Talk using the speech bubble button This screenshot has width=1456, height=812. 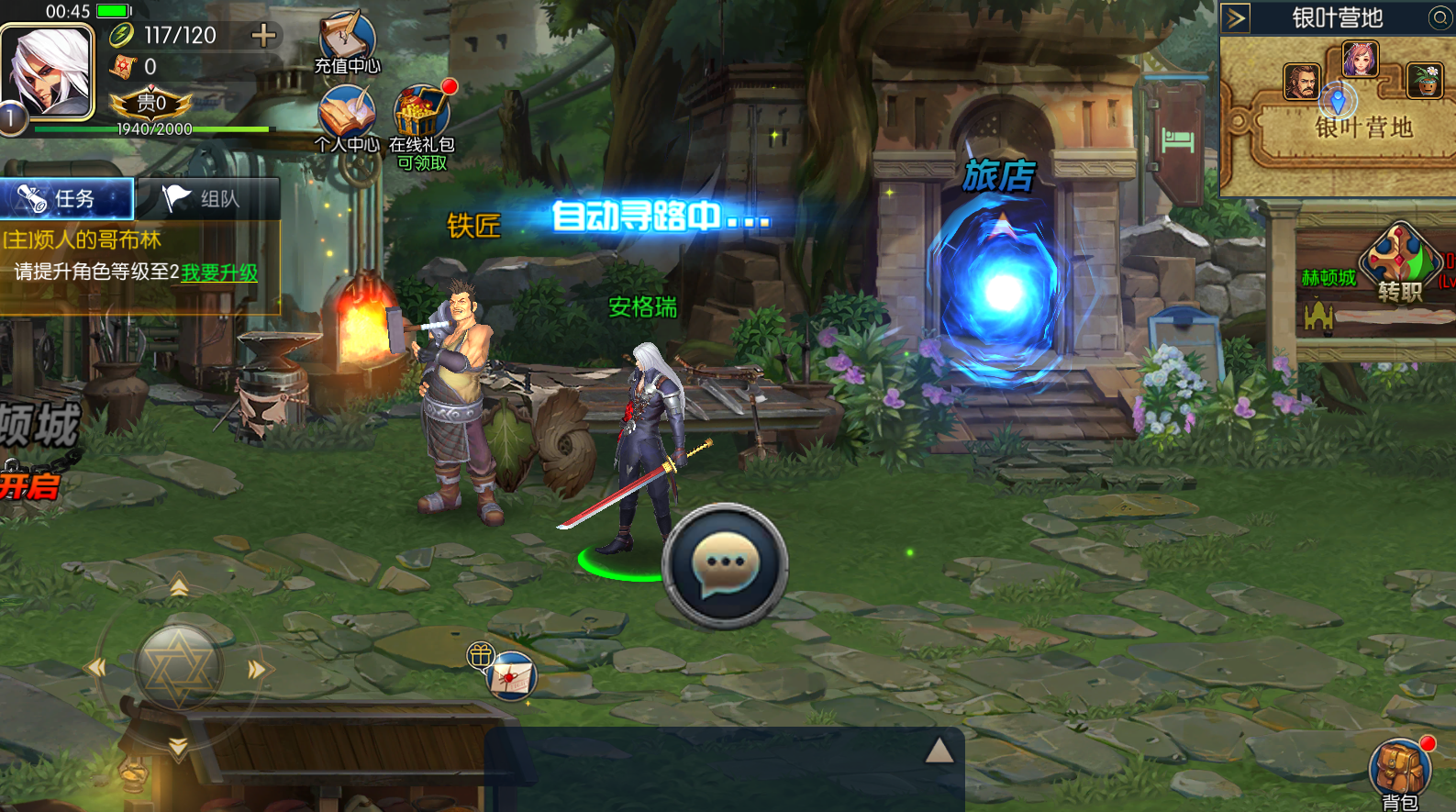click(726, 565)
